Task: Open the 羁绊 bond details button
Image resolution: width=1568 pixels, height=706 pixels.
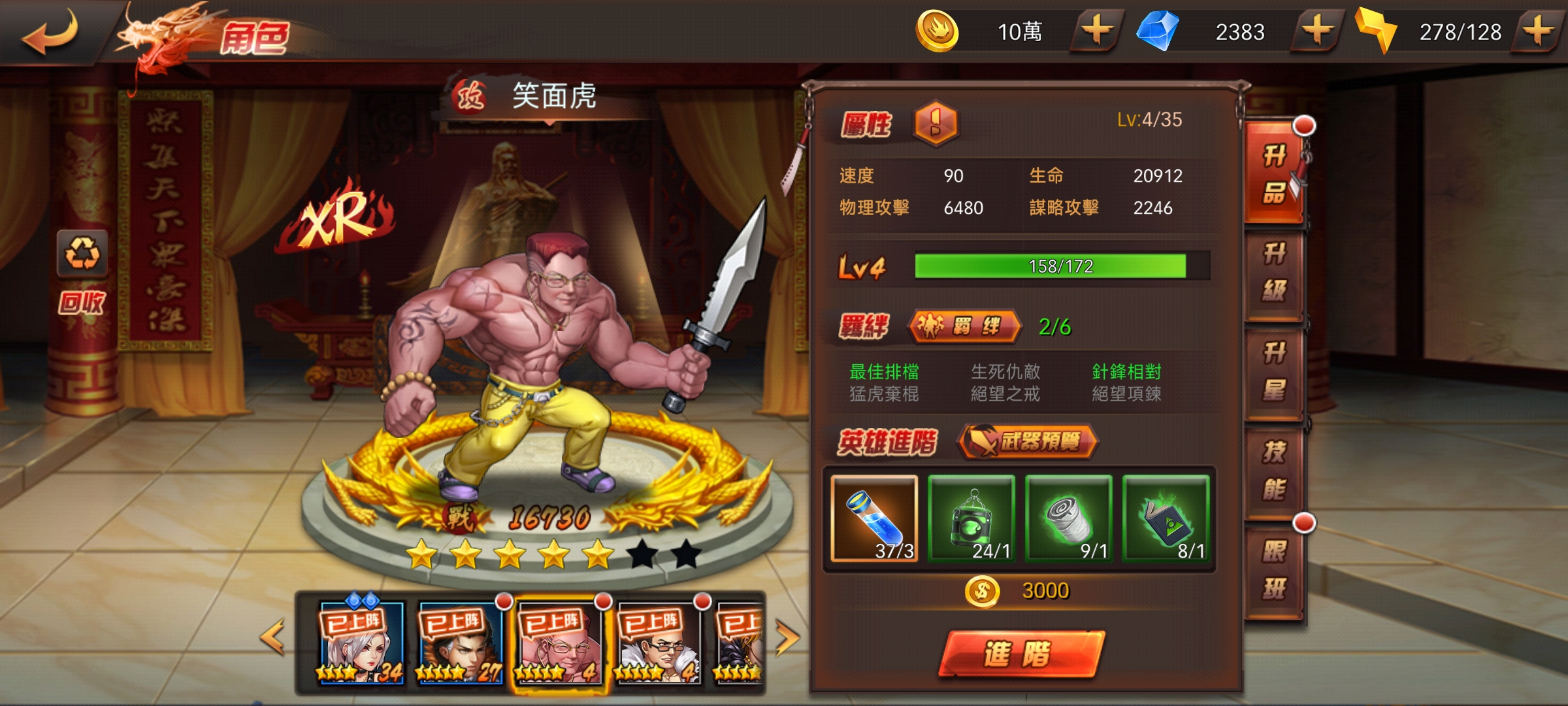Action: coord(963,326)
